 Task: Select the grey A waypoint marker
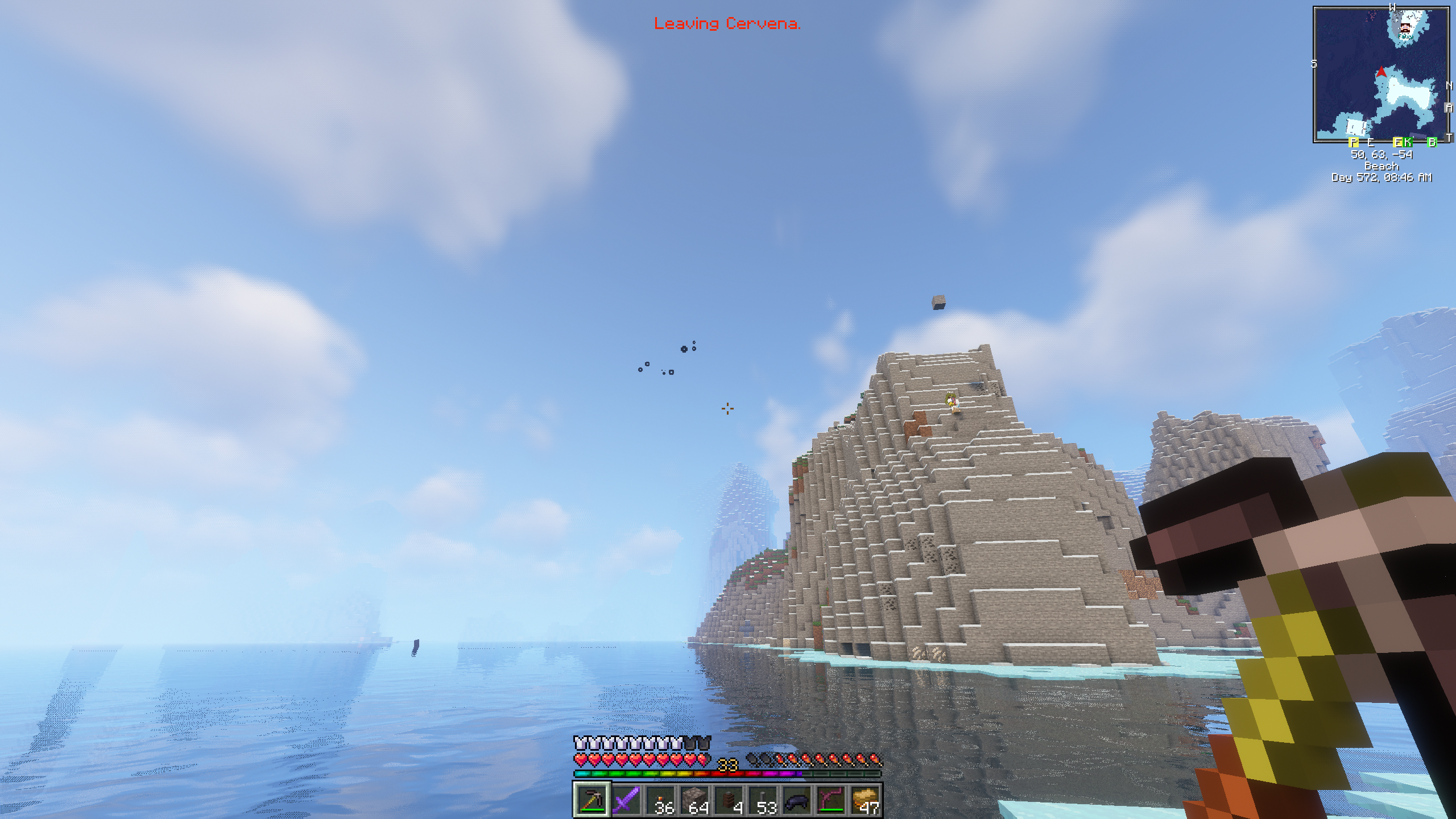point(1450,107)
